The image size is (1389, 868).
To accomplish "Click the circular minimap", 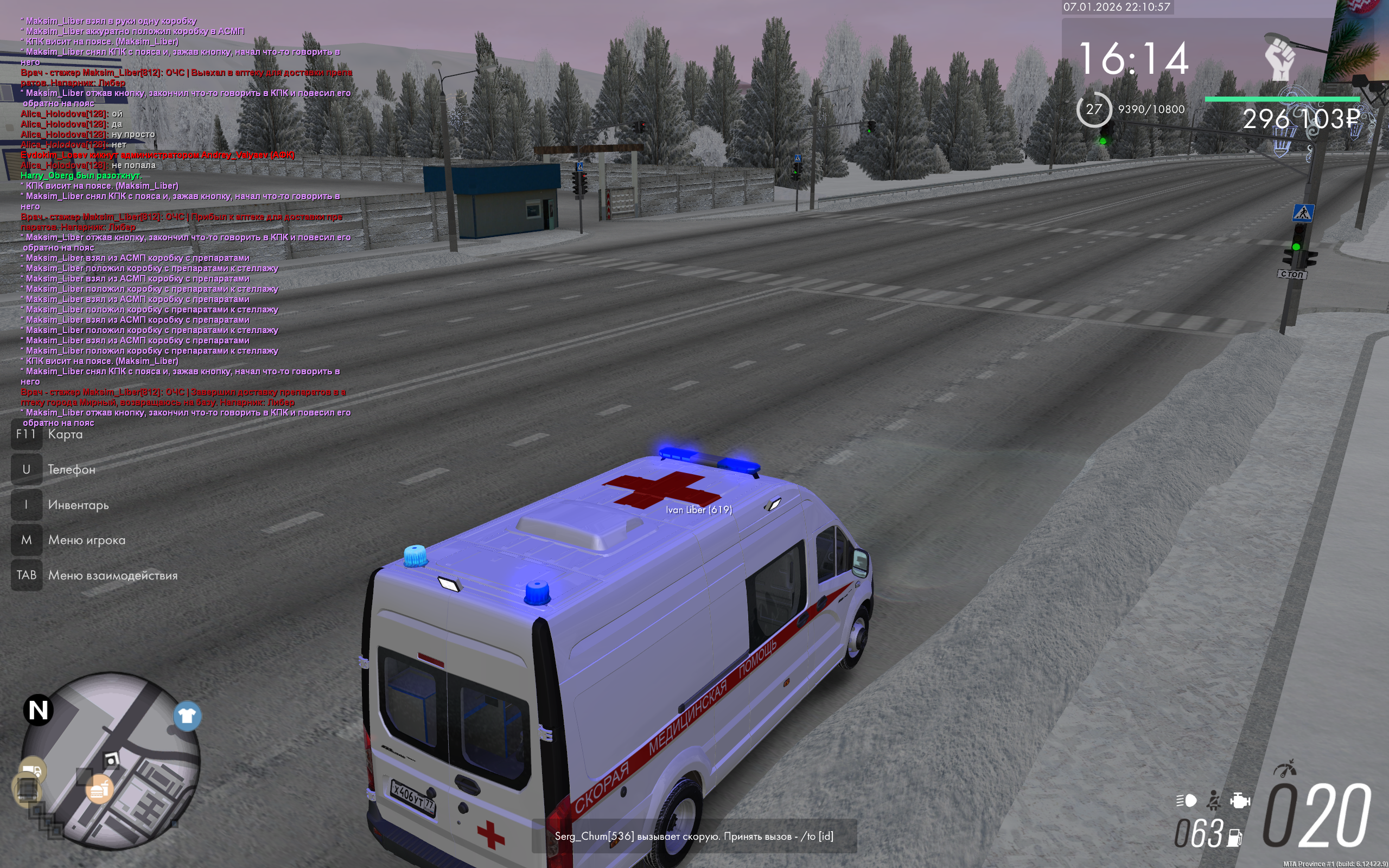I will [x=111, y=761].
